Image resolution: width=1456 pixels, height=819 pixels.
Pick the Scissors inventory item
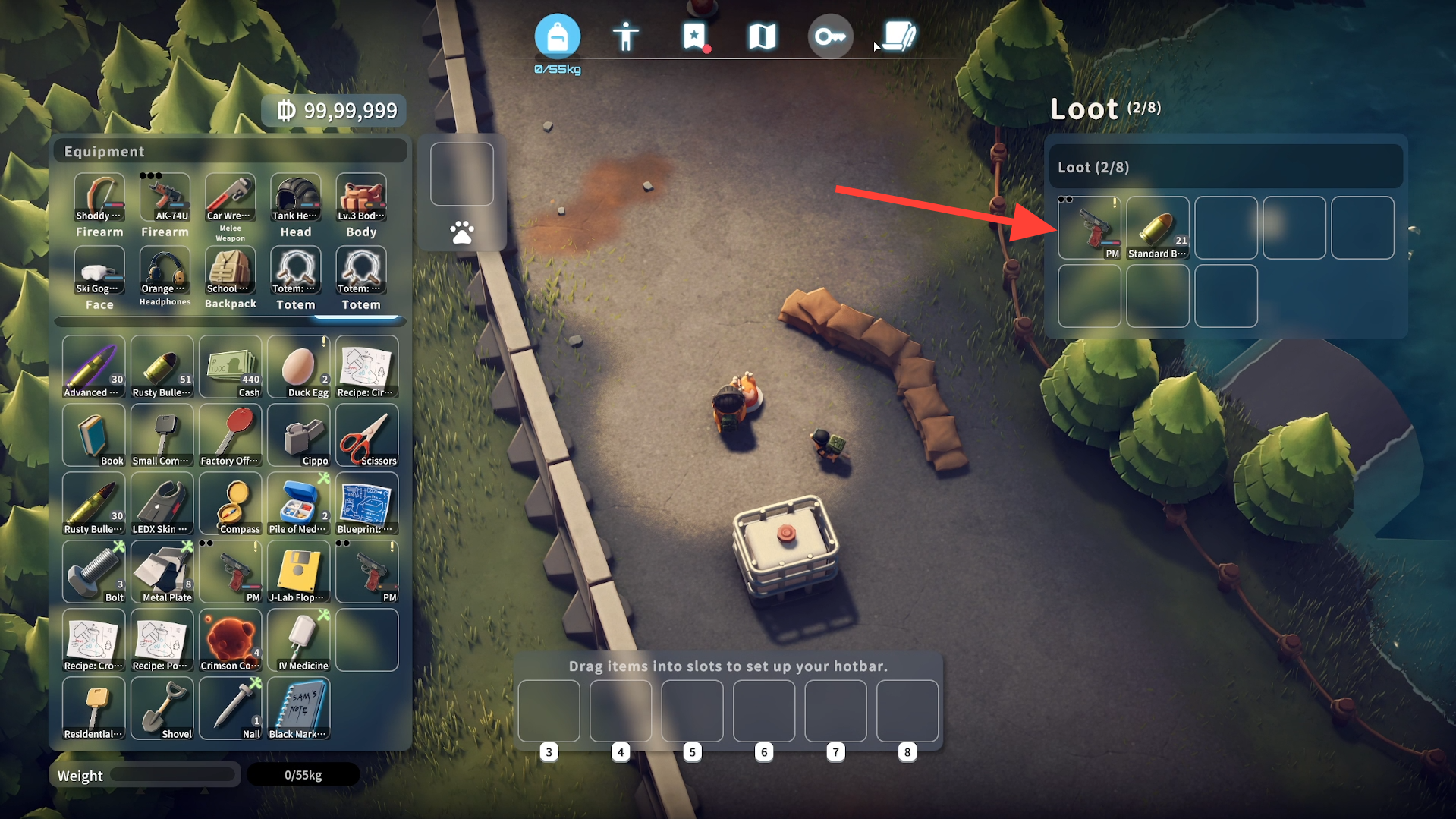pos(366,436)
